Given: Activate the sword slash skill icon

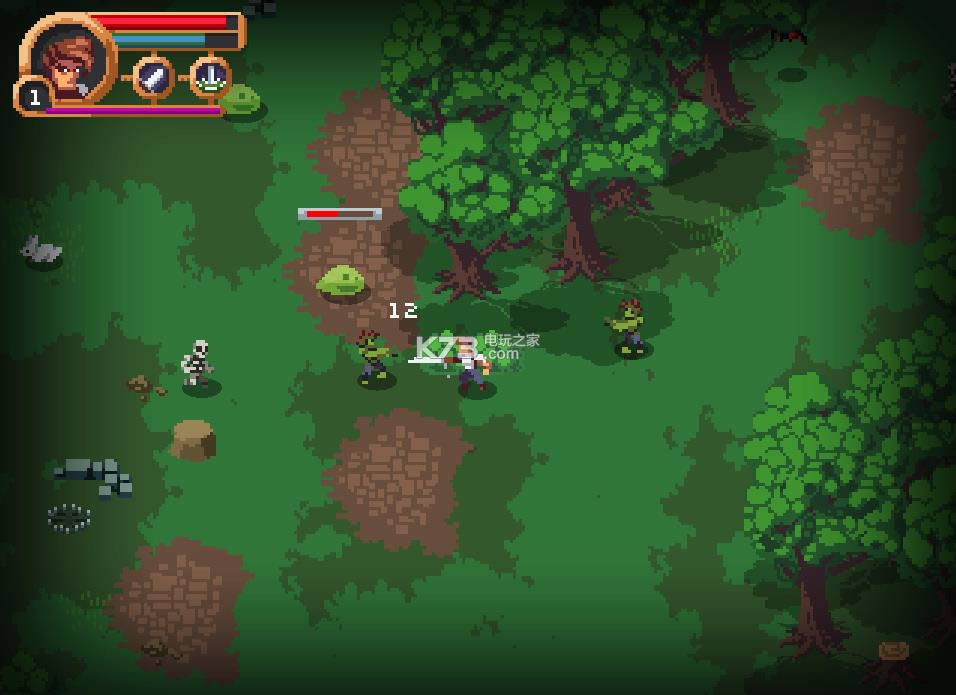Looking at the screenshot, I should (x=153, y=77).
